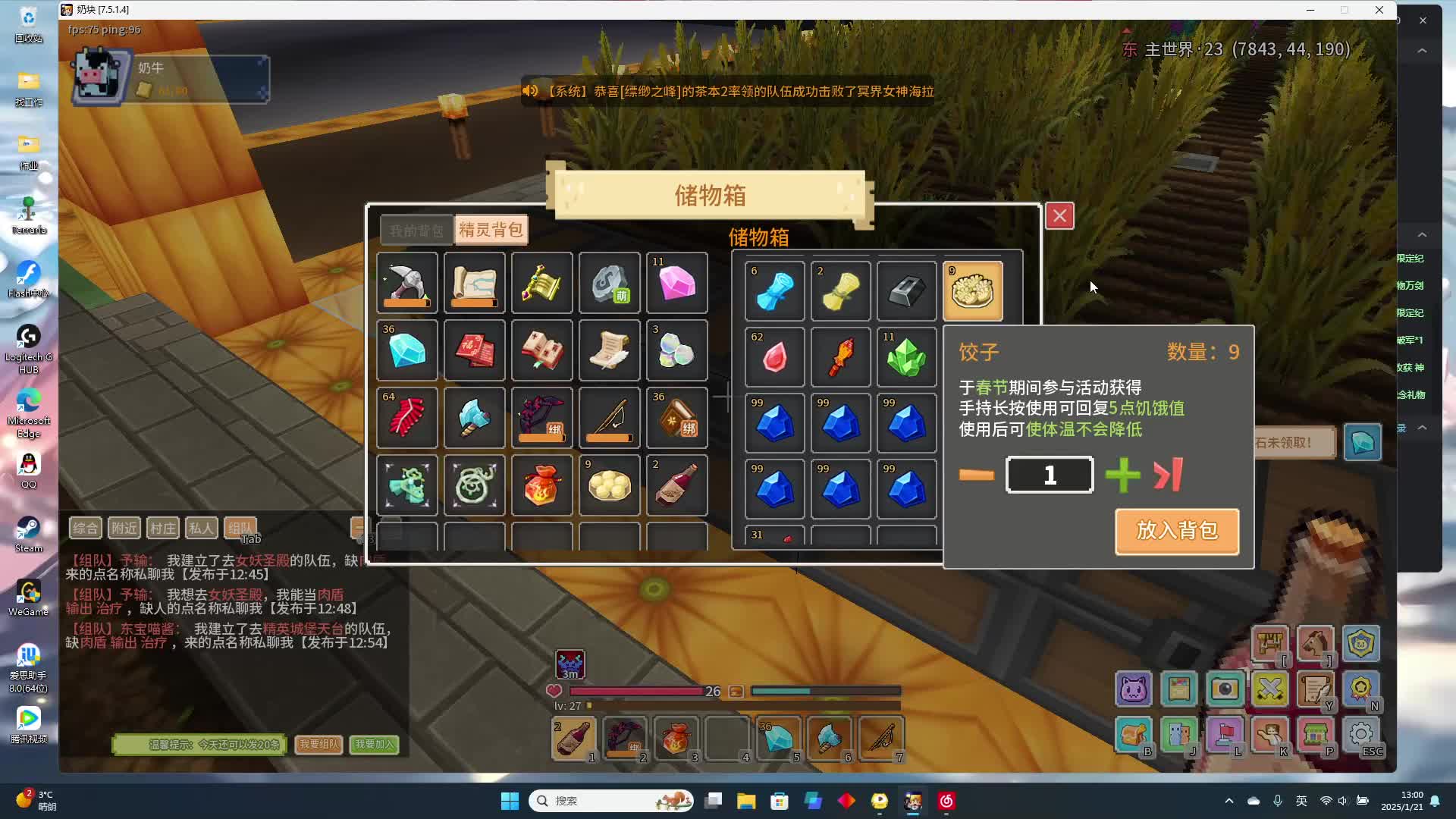
Task: Close the storage chest window
Action: [x=1059, y=216]
